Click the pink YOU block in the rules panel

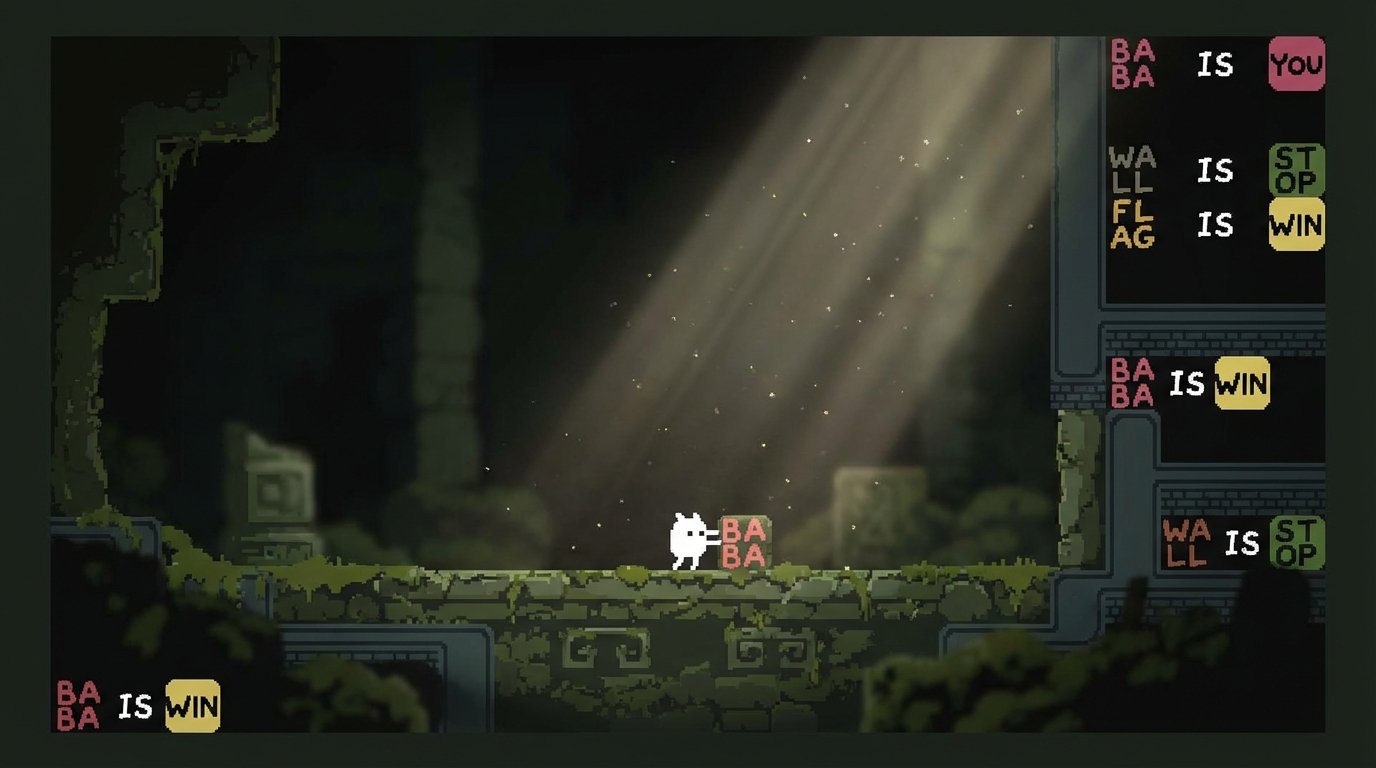coord(1299,63)
